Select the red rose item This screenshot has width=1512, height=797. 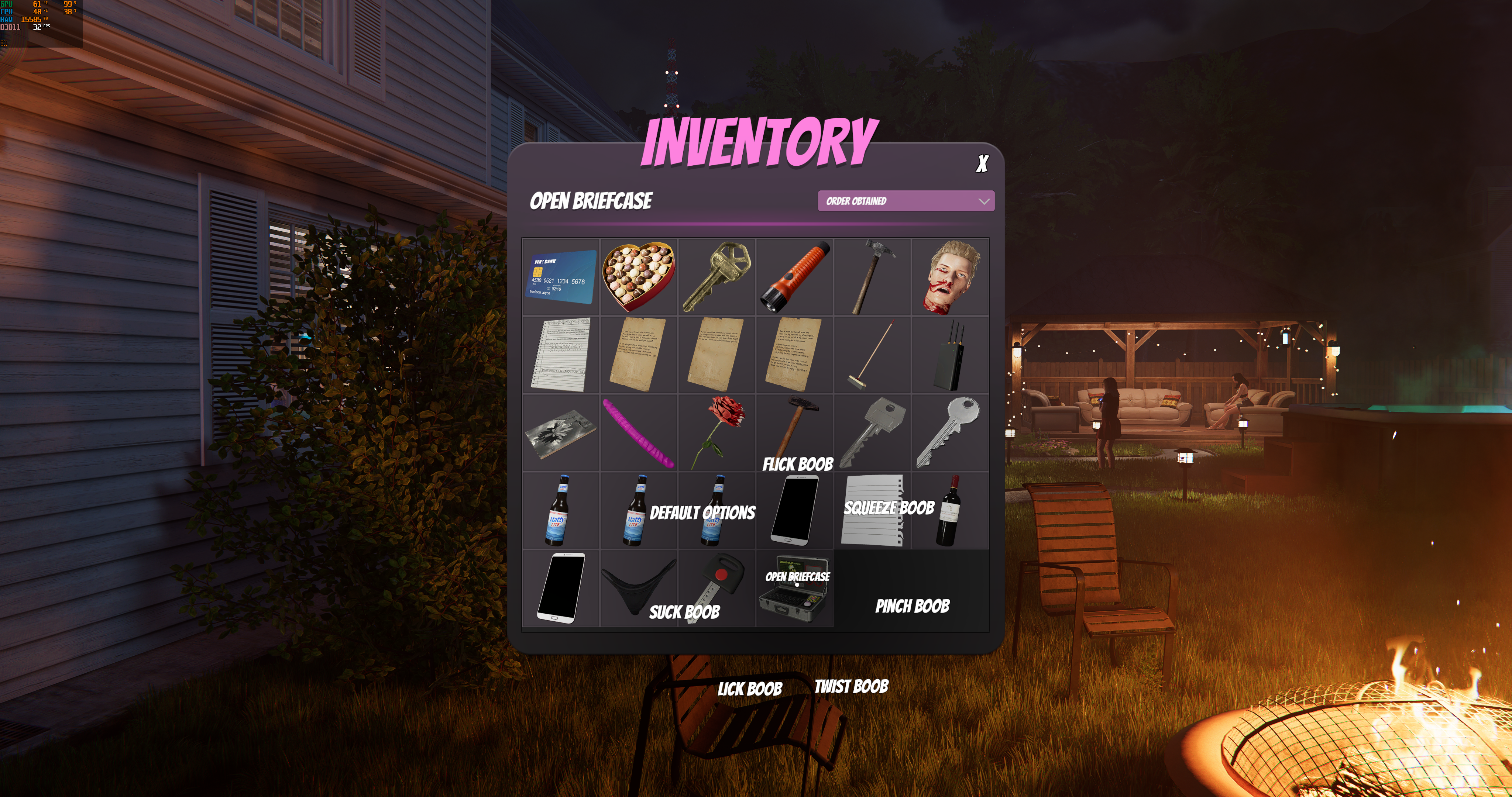coord(716,432)
